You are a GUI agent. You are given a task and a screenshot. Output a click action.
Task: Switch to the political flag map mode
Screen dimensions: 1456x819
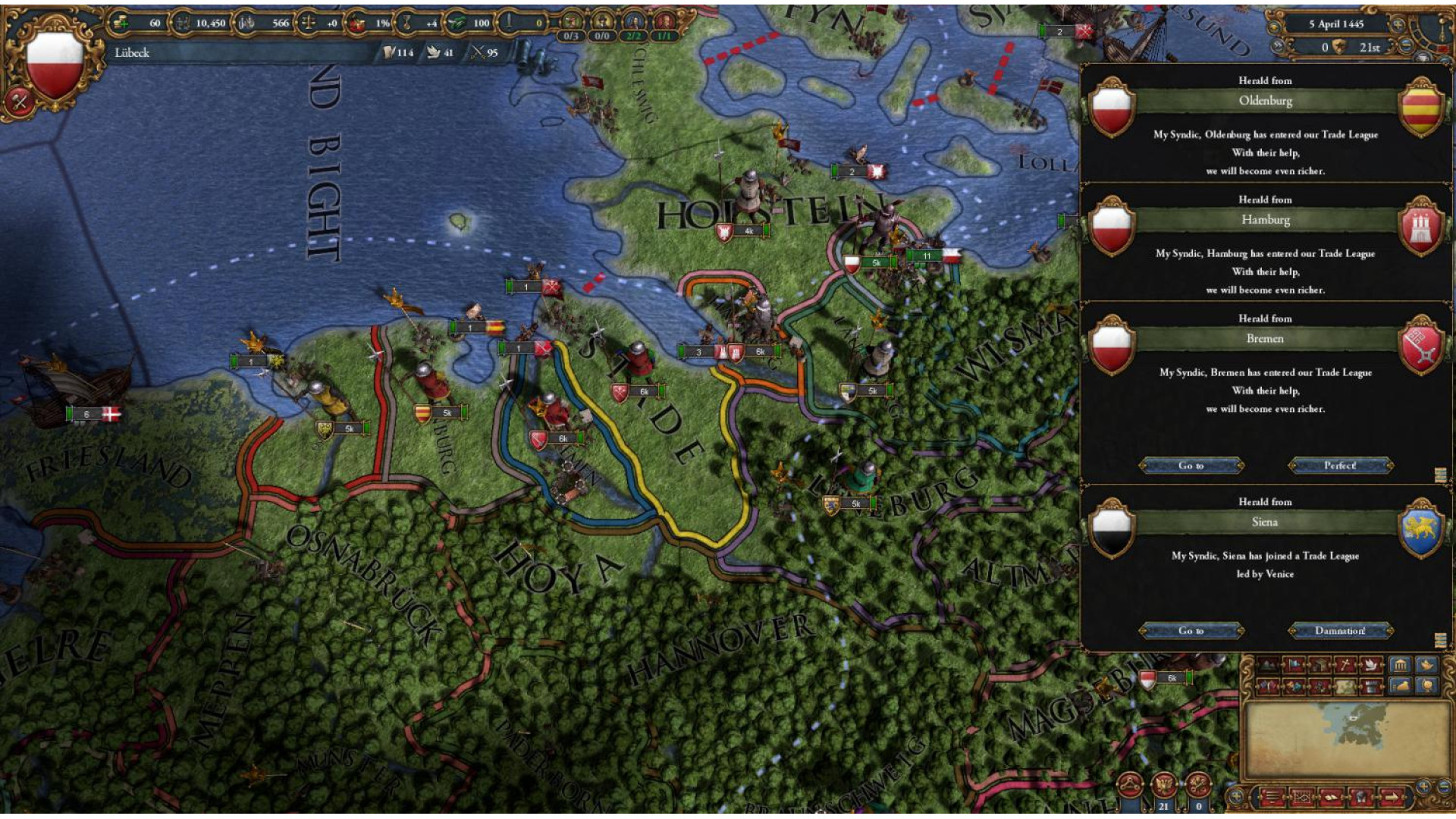1294,666
